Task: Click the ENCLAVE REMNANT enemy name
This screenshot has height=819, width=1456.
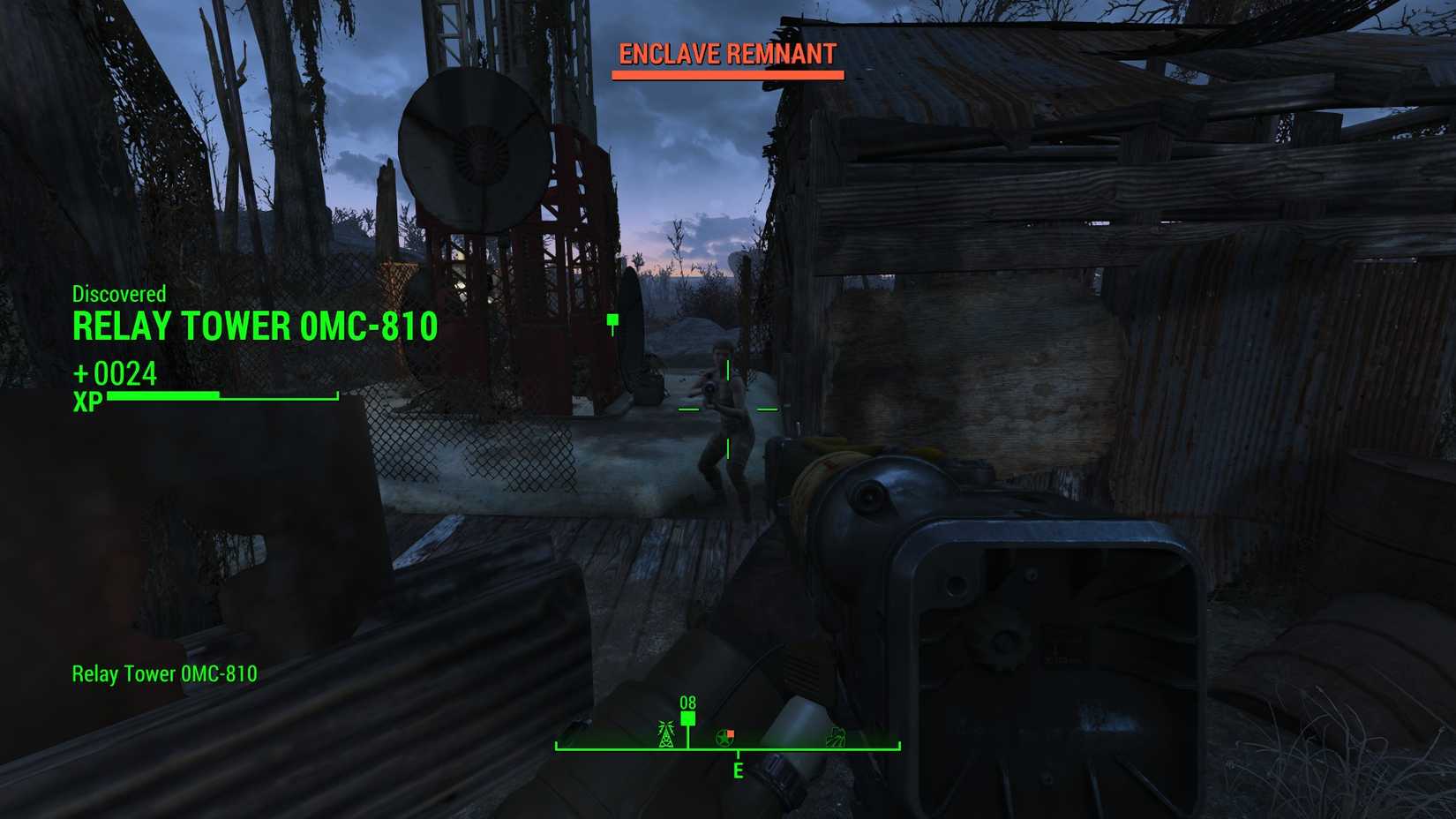Action: [727, 54]
